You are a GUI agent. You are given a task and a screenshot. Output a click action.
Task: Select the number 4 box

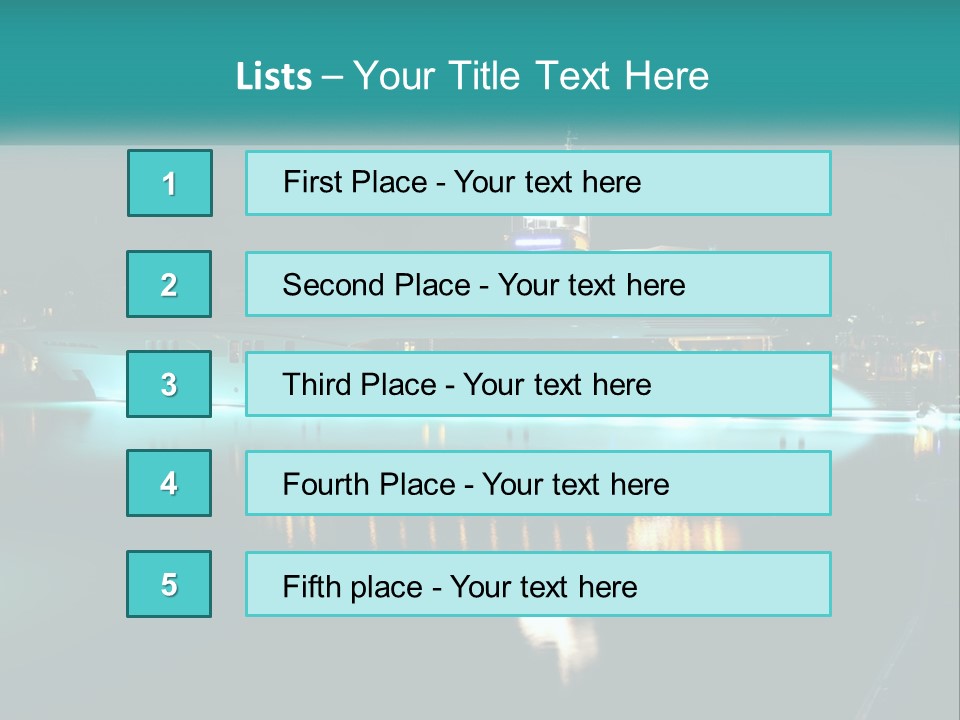pyautogui.click(x=169, y=483)
